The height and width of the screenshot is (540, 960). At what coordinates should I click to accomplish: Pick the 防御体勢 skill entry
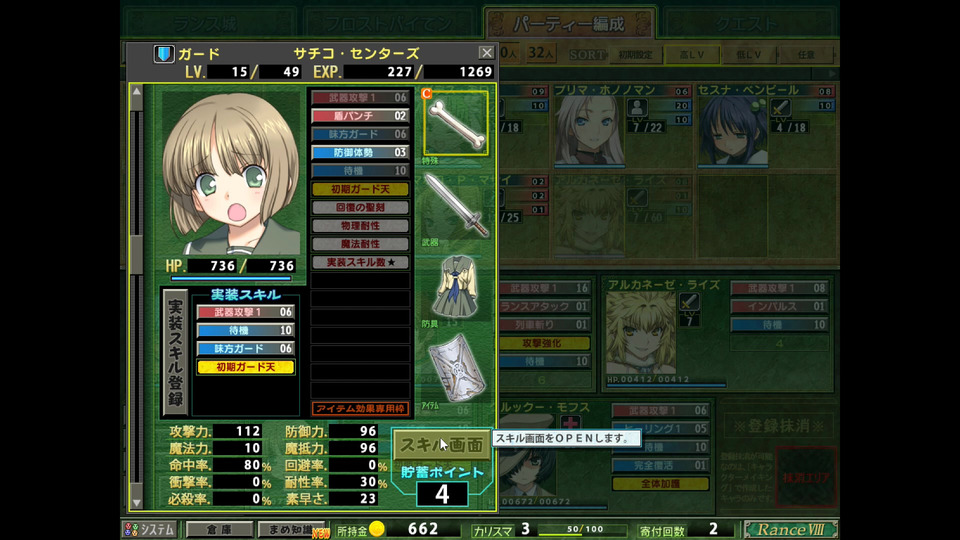tap(360, 152)
